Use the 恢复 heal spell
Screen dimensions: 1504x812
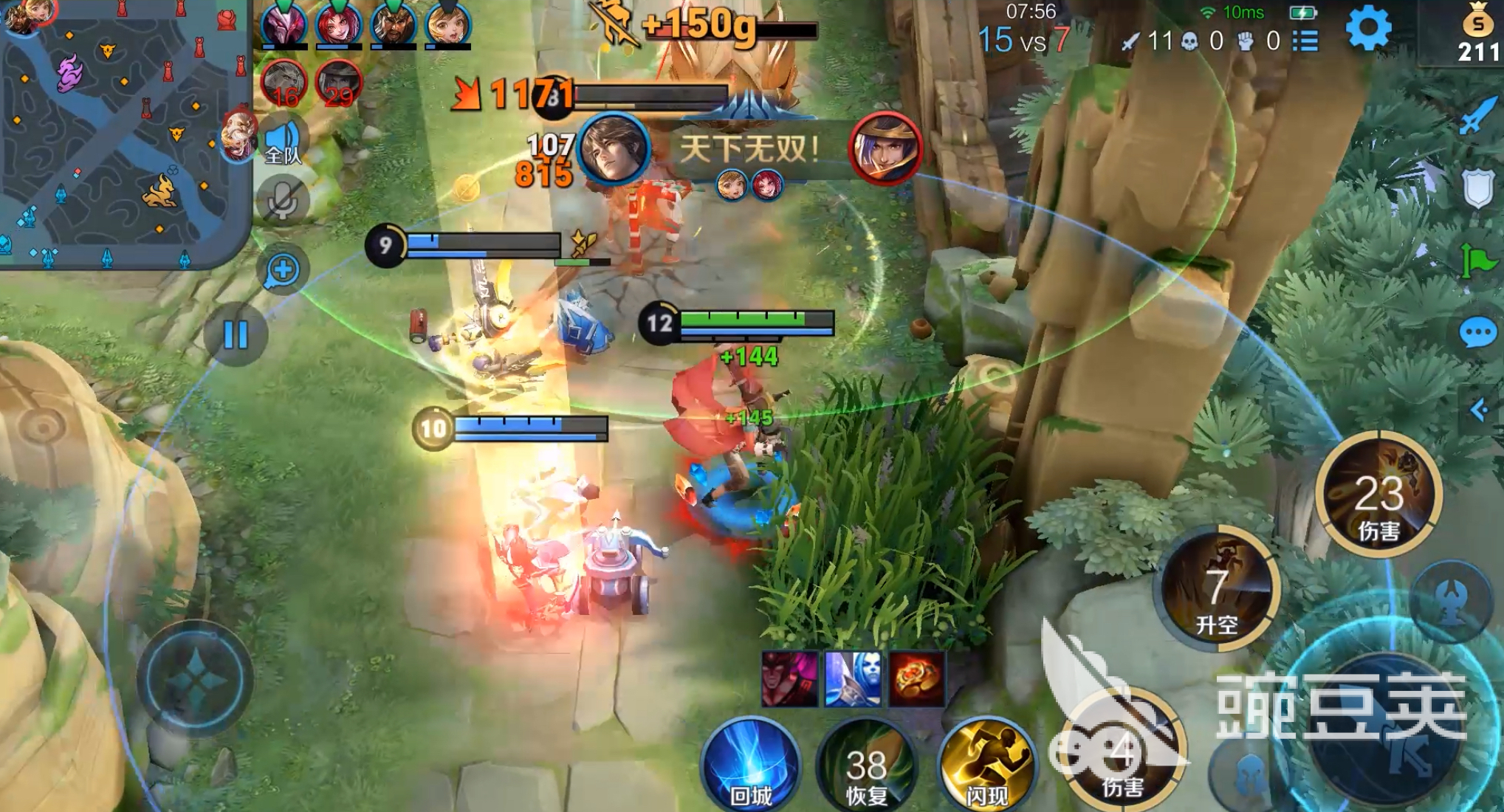pyautogui.click(x=866, y=768)
